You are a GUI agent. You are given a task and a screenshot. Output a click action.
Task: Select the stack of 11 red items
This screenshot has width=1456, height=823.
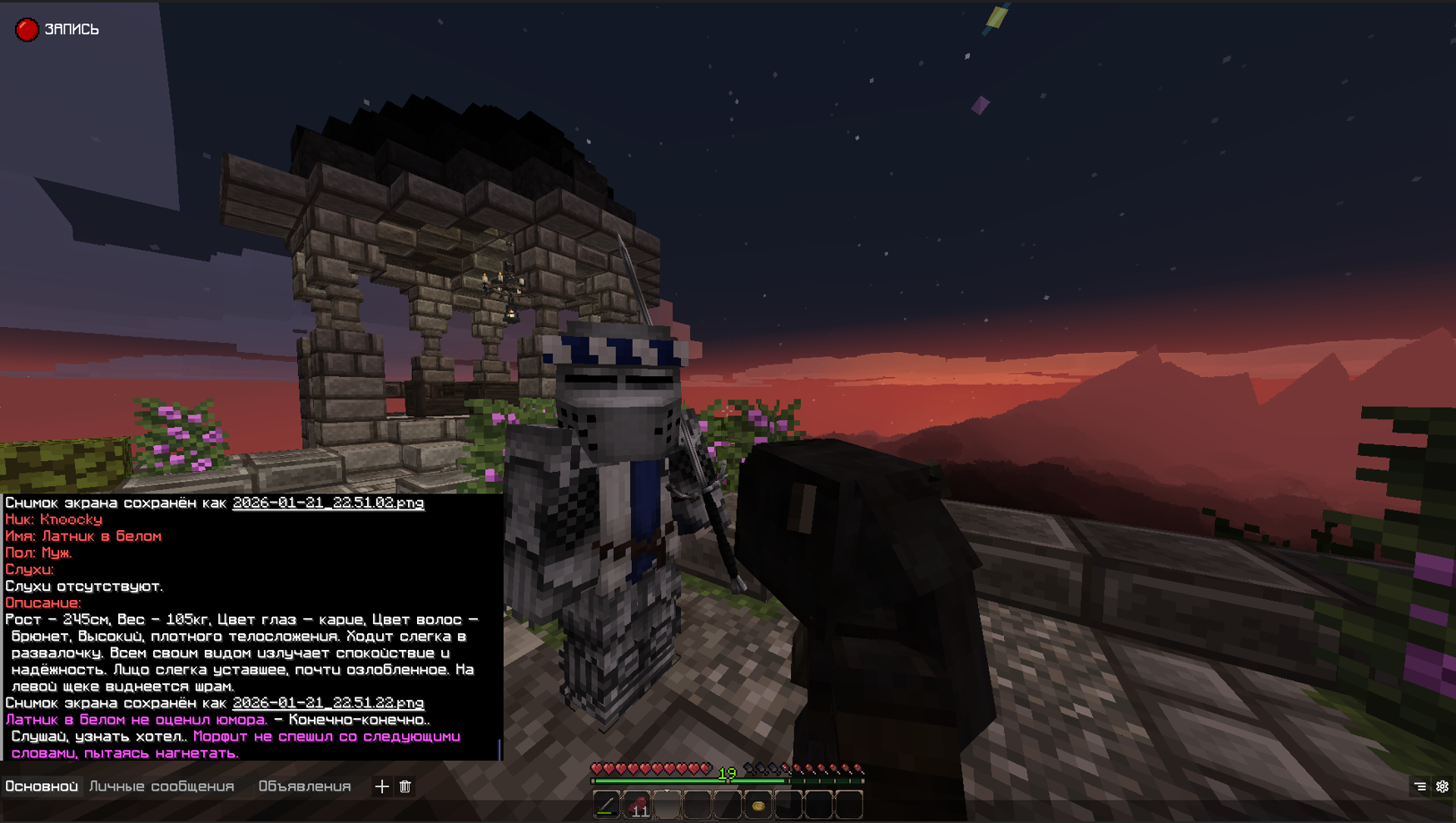(638, 806)
